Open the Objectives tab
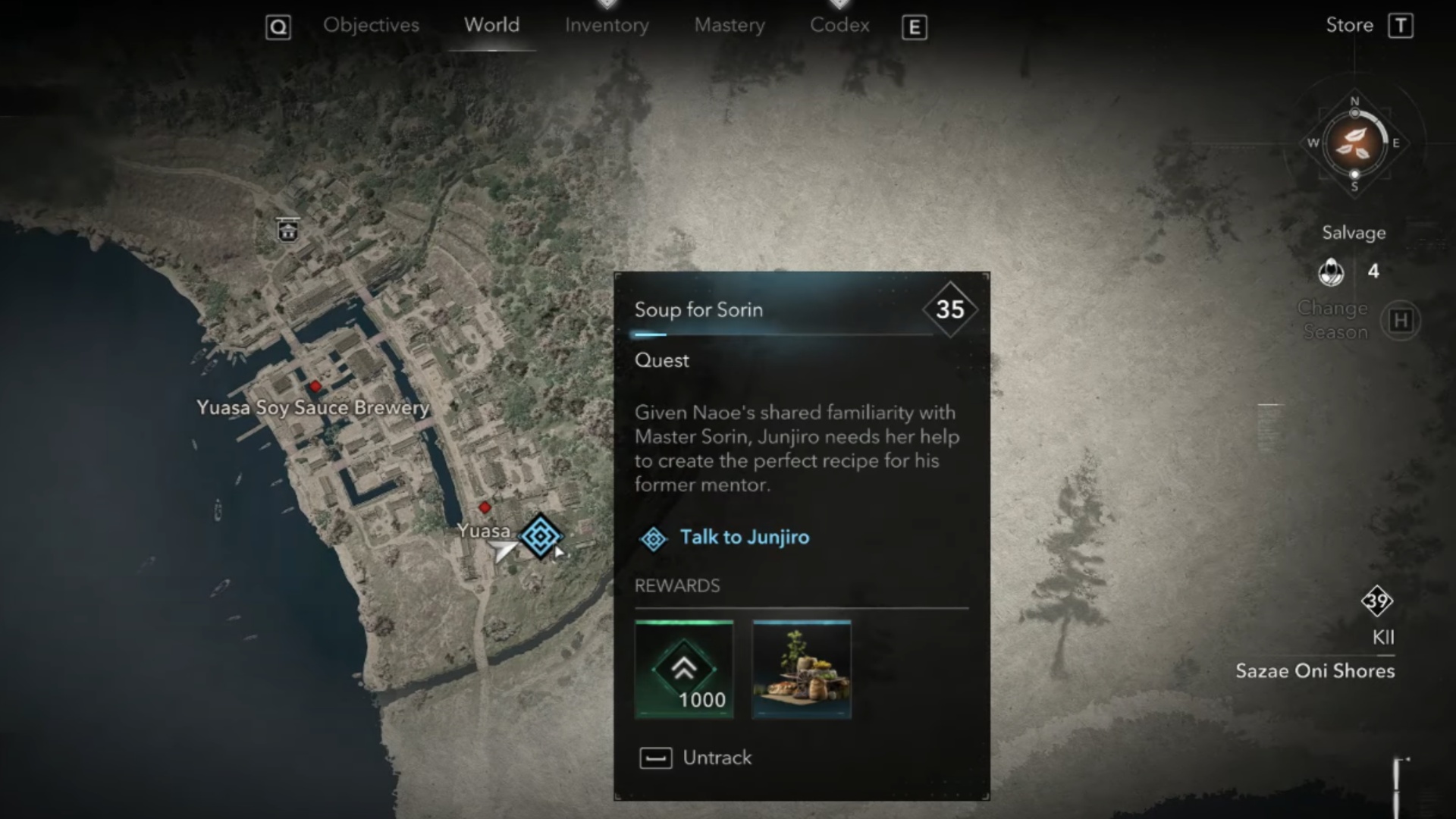Viewport: 1456px width, 819px height. pos(371,26)
